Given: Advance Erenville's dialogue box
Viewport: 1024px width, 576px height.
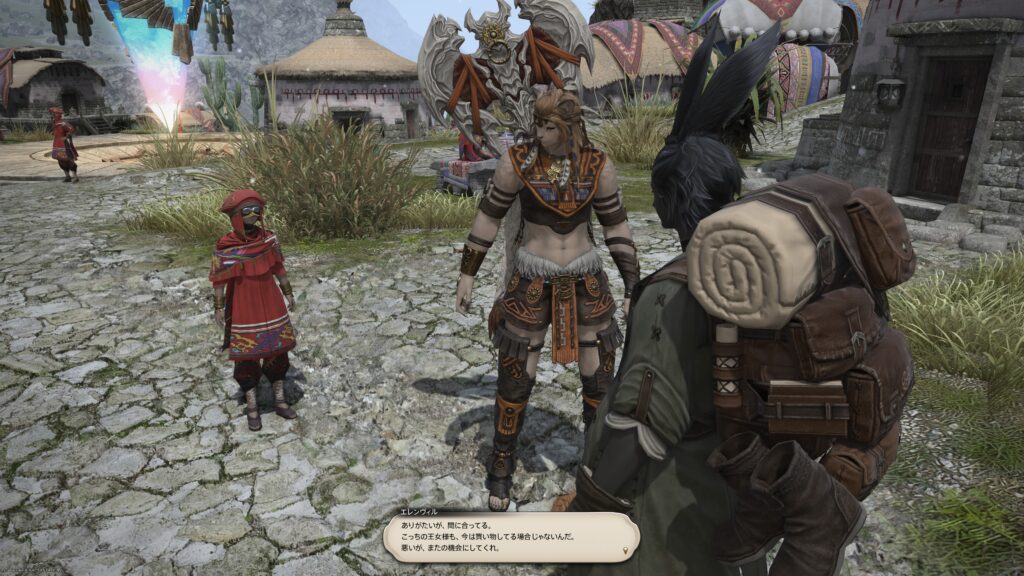Looking at the screenshot, I should tap(510, 537).
